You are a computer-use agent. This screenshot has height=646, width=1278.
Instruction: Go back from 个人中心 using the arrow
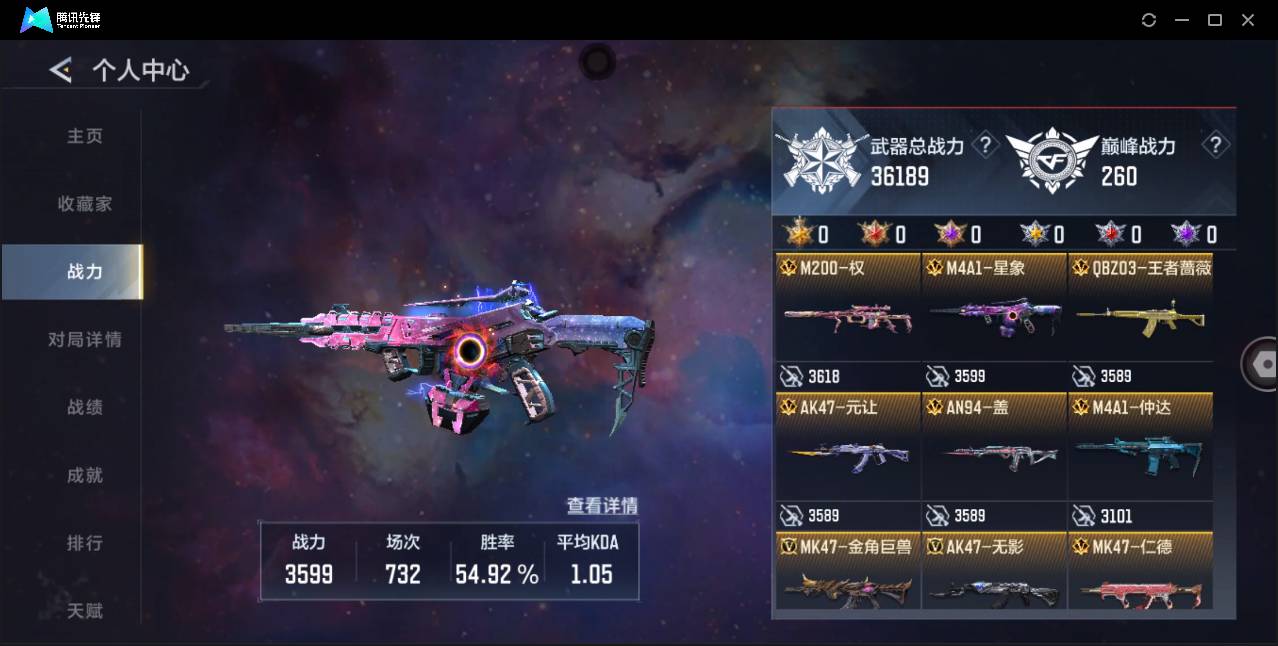(x=61, y=70)
